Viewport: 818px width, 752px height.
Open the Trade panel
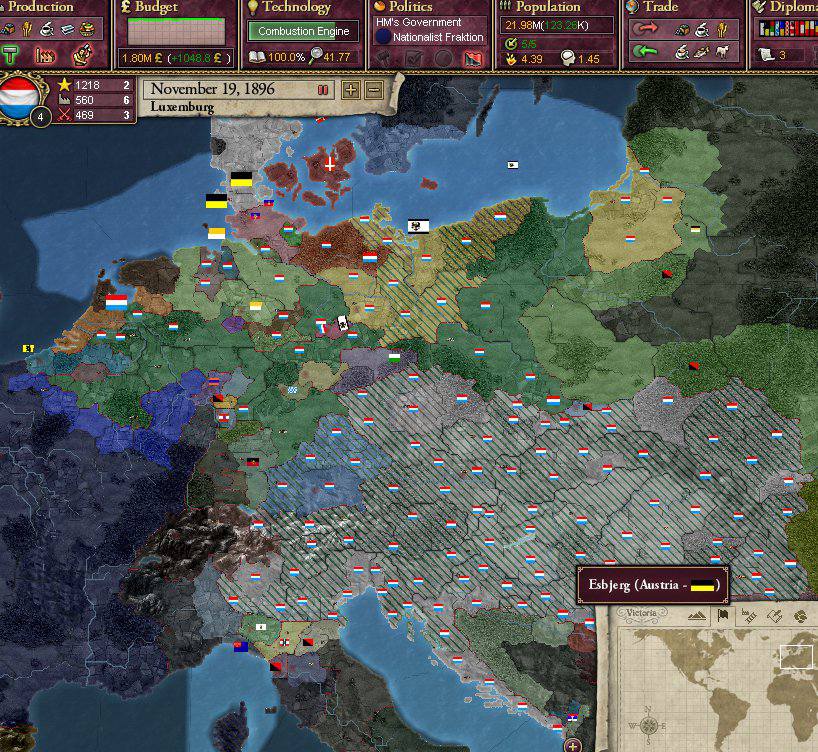coord(660,8)
